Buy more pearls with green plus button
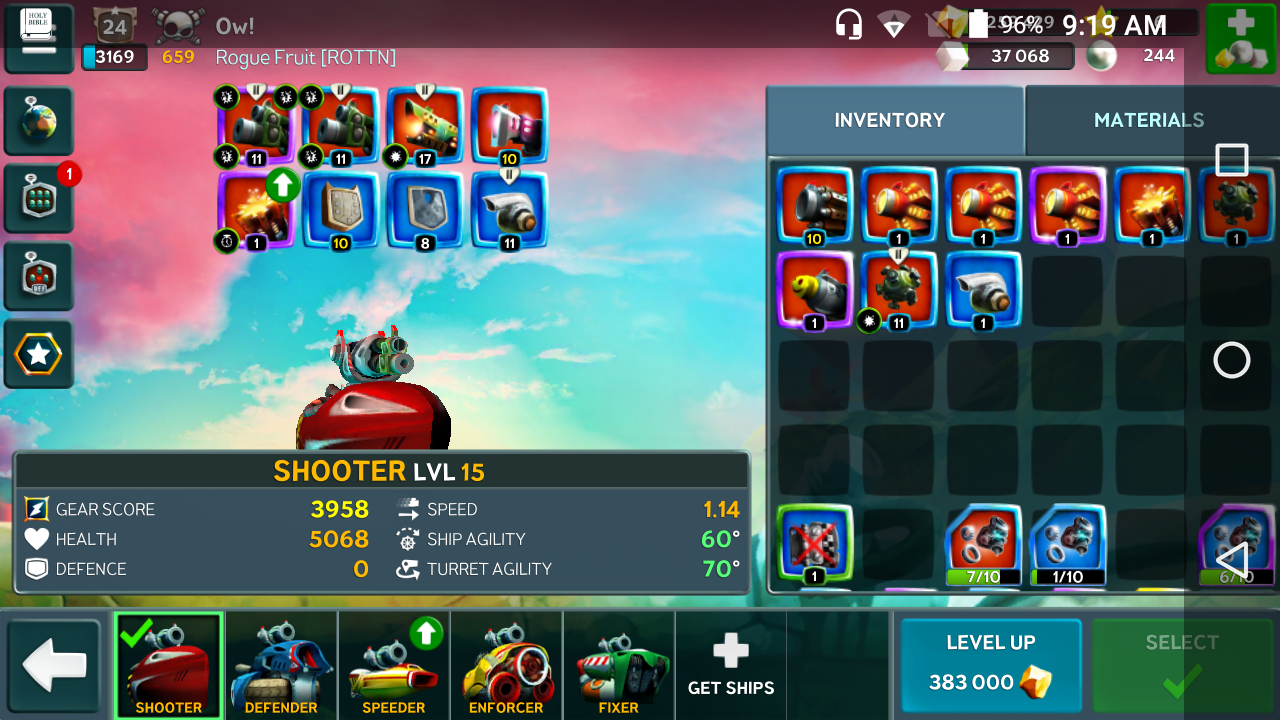Screen dimensions: 1280x720 pyautogui.click(x=1241, y=38)
